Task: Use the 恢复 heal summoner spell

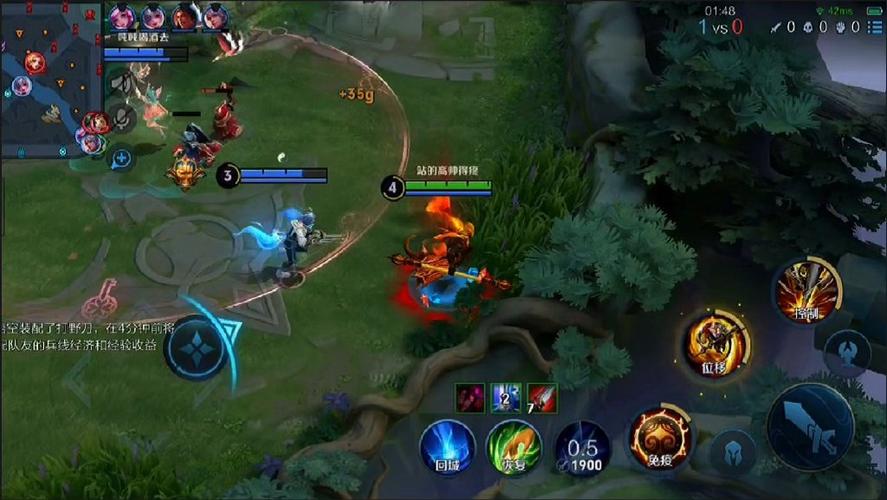Action: [x=513, y=446]
